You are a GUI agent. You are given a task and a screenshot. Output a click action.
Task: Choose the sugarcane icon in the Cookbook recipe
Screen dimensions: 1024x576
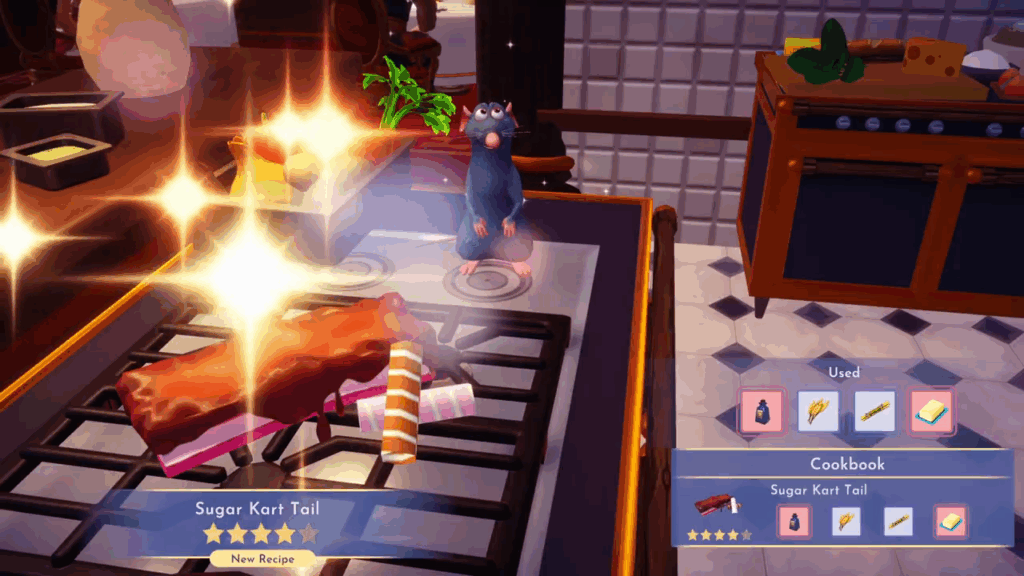pyautogui.click(x=898, y=521)
